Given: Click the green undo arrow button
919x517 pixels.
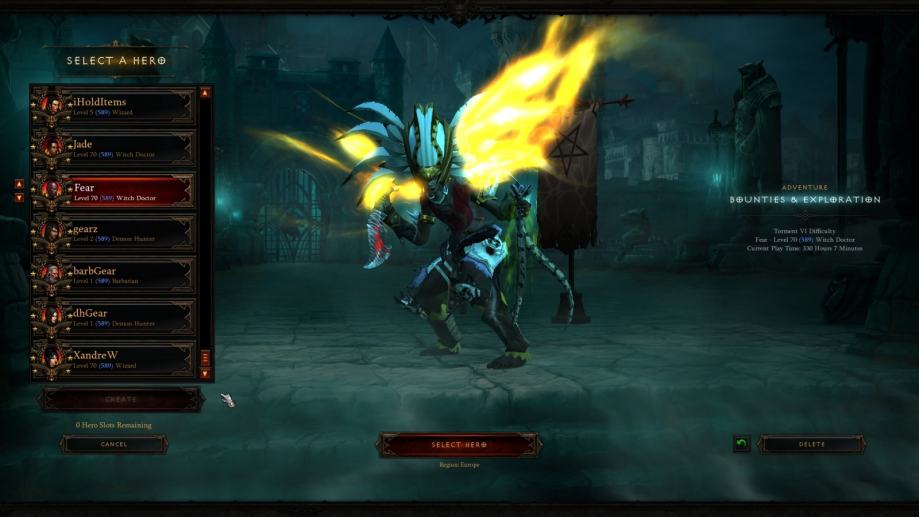Looking at the screenshot, I should (x=741, y=444).
